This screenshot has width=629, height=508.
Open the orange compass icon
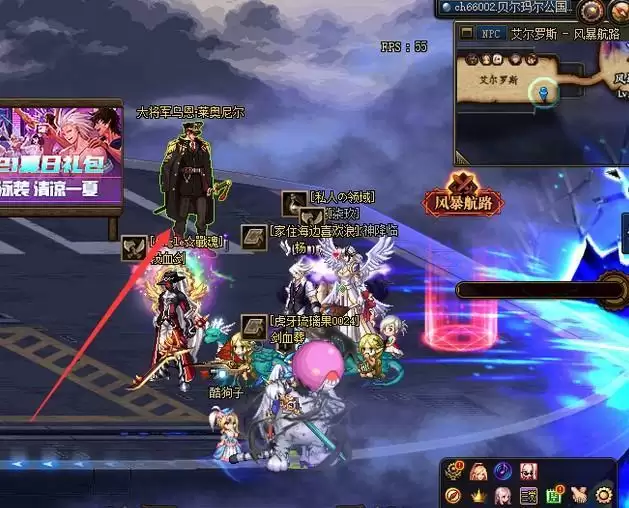[x=453, y=494]
